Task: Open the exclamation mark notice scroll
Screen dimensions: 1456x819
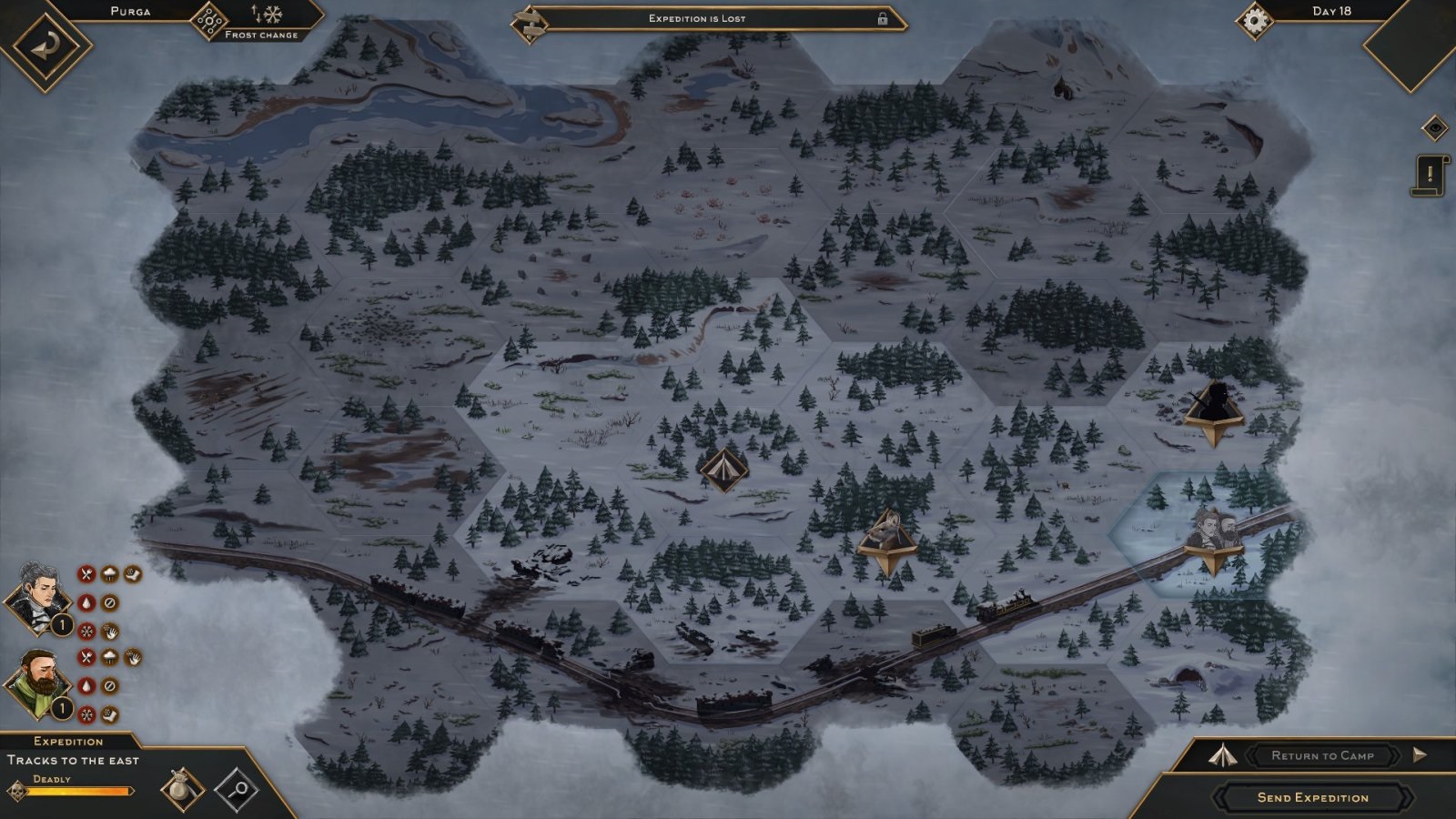Action: click(x=1430, y=175)
